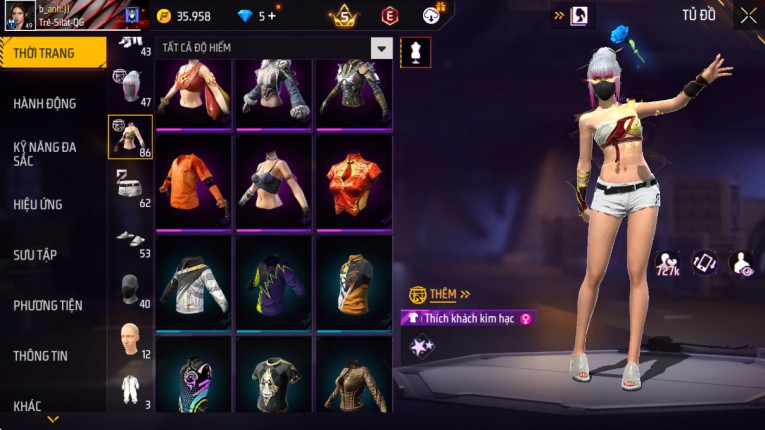Viewport: 765px width, 430px height.
Task: Go to the SƯU TẬP tab
Action: [35, 255]
